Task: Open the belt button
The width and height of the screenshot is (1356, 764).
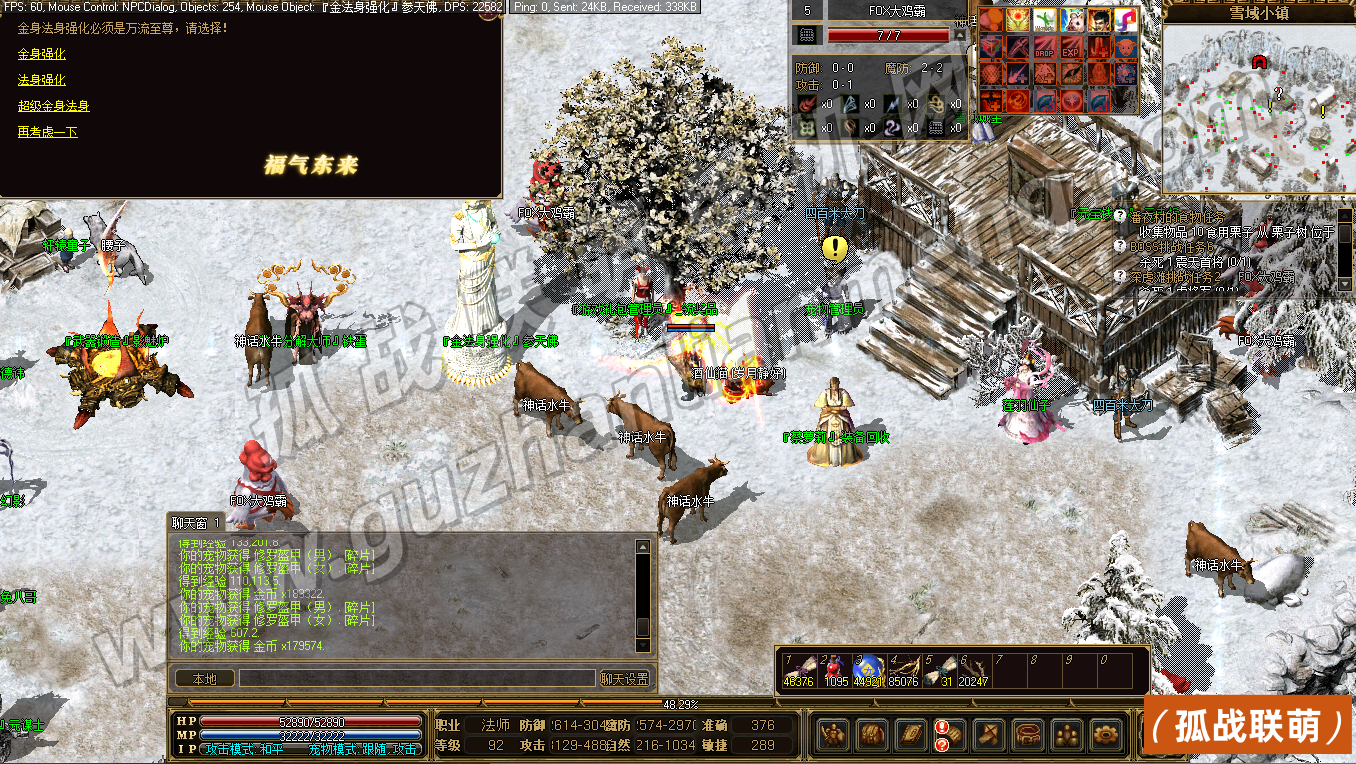Action: (1027, 735)
